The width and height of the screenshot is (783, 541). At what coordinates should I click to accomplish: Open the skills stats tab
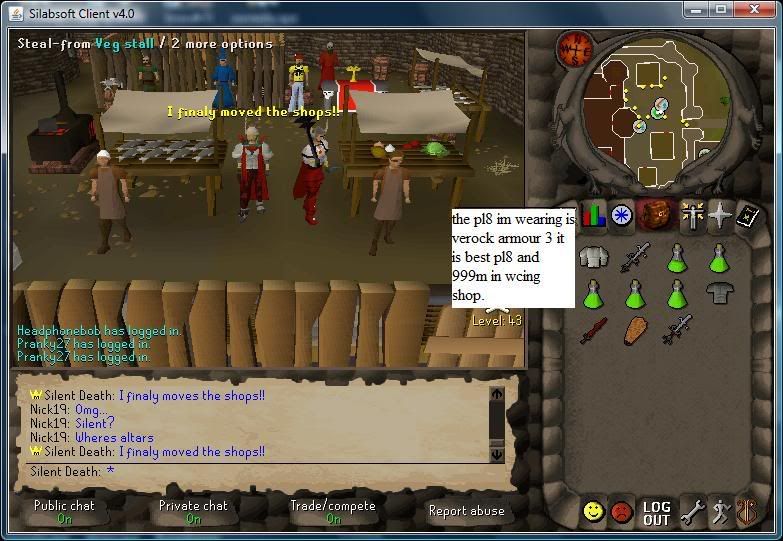(x=594, y=215)
